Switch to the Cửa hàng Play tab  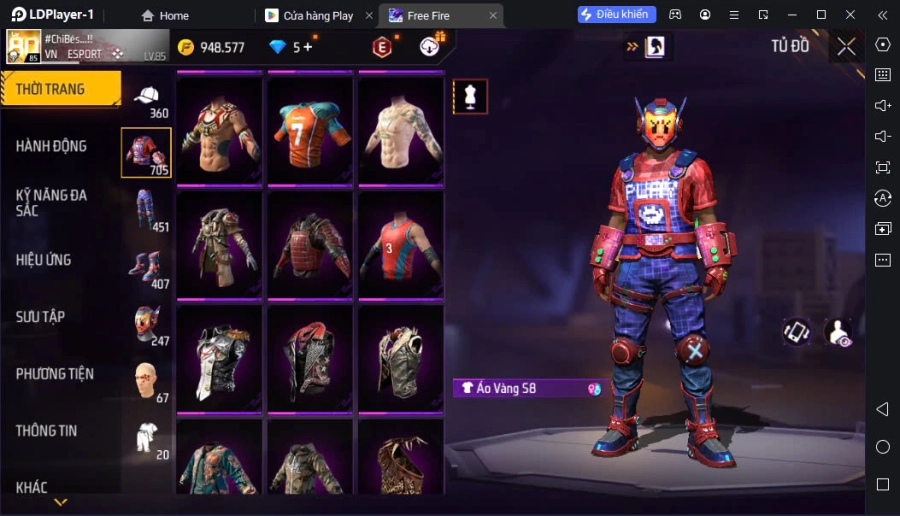click(318, 16)
